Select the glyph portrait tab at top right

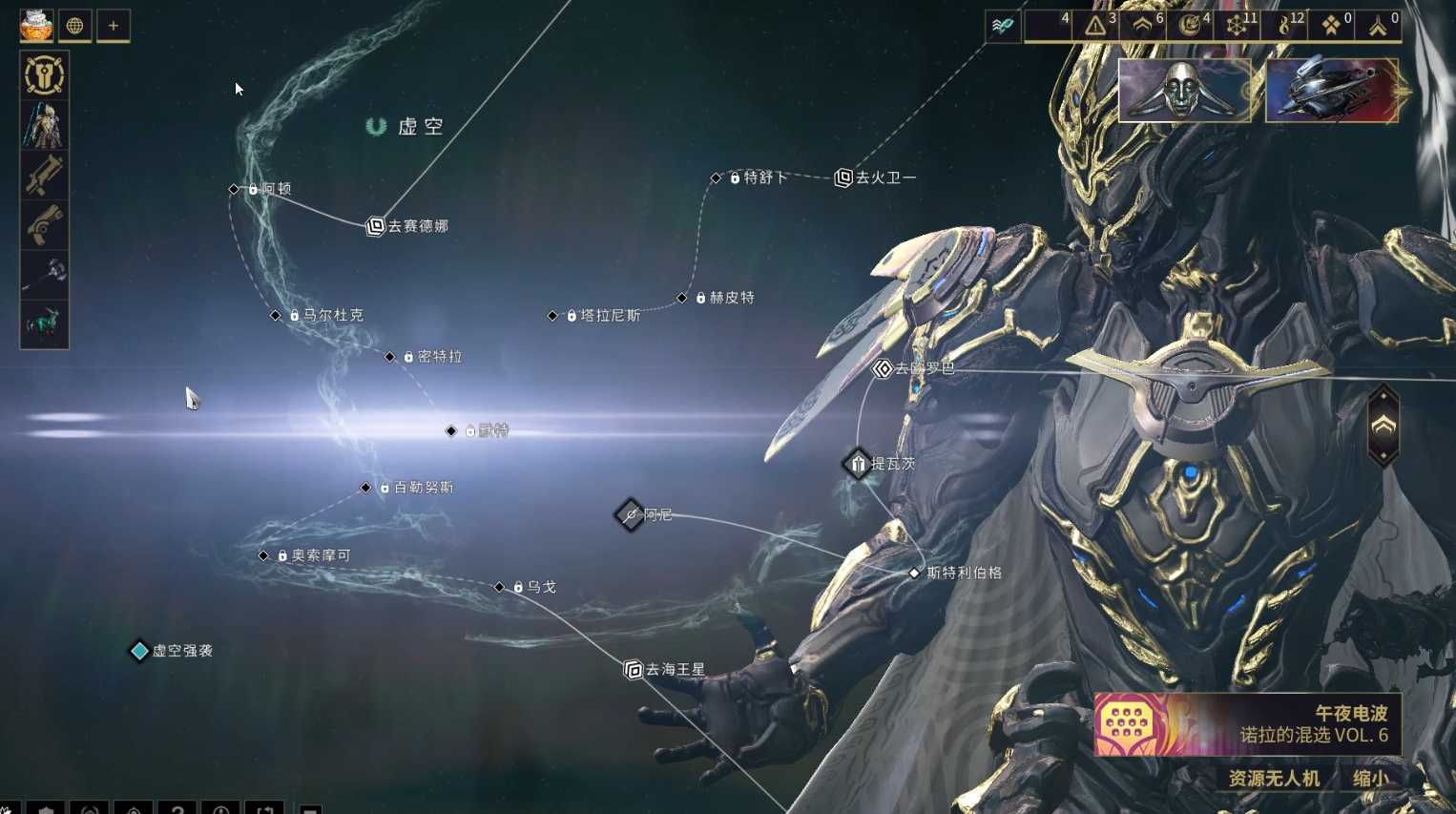pyautogui.click(x=1185, y=92)
